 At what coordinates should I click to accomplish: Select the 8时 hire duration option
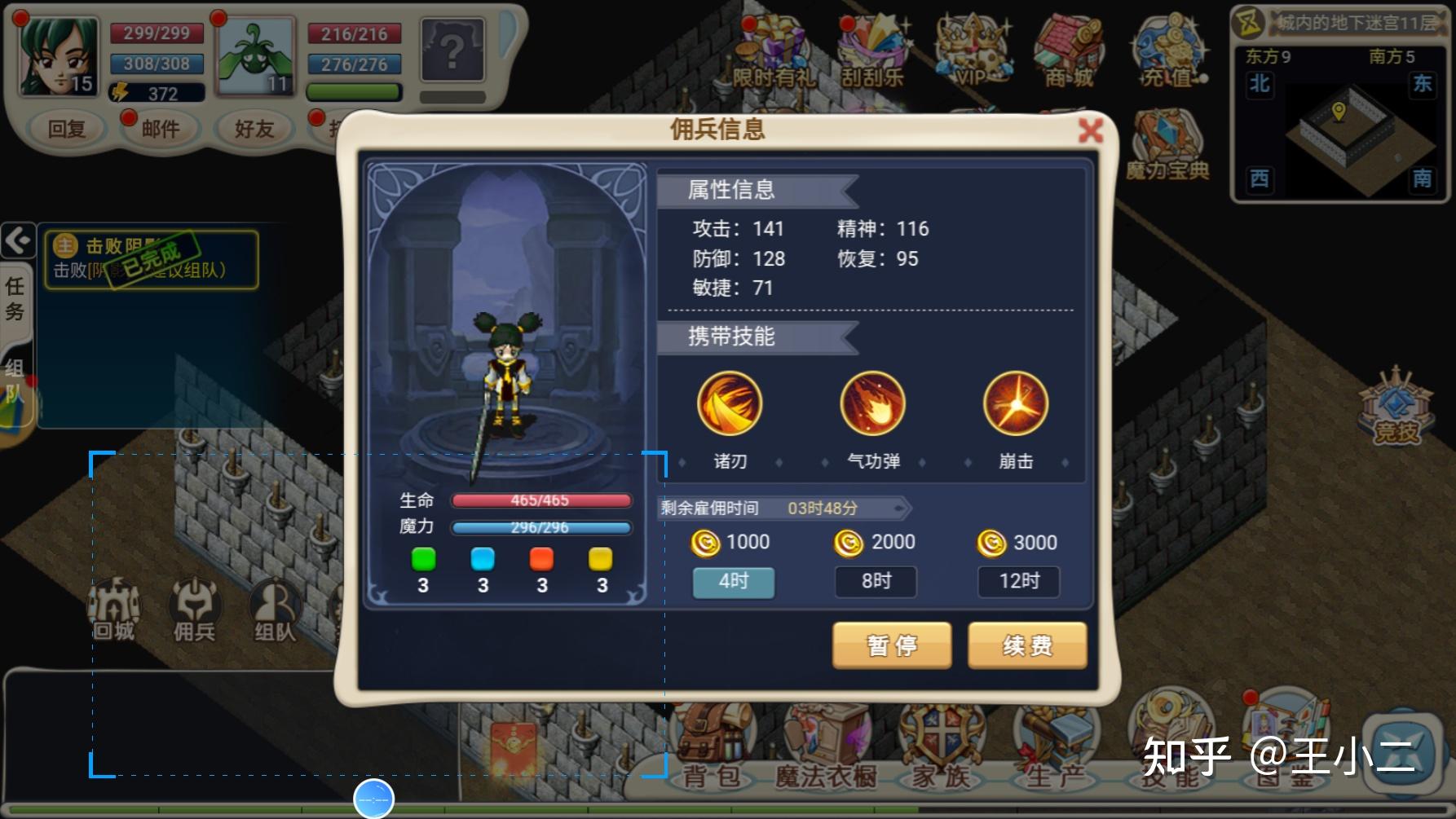876,582
